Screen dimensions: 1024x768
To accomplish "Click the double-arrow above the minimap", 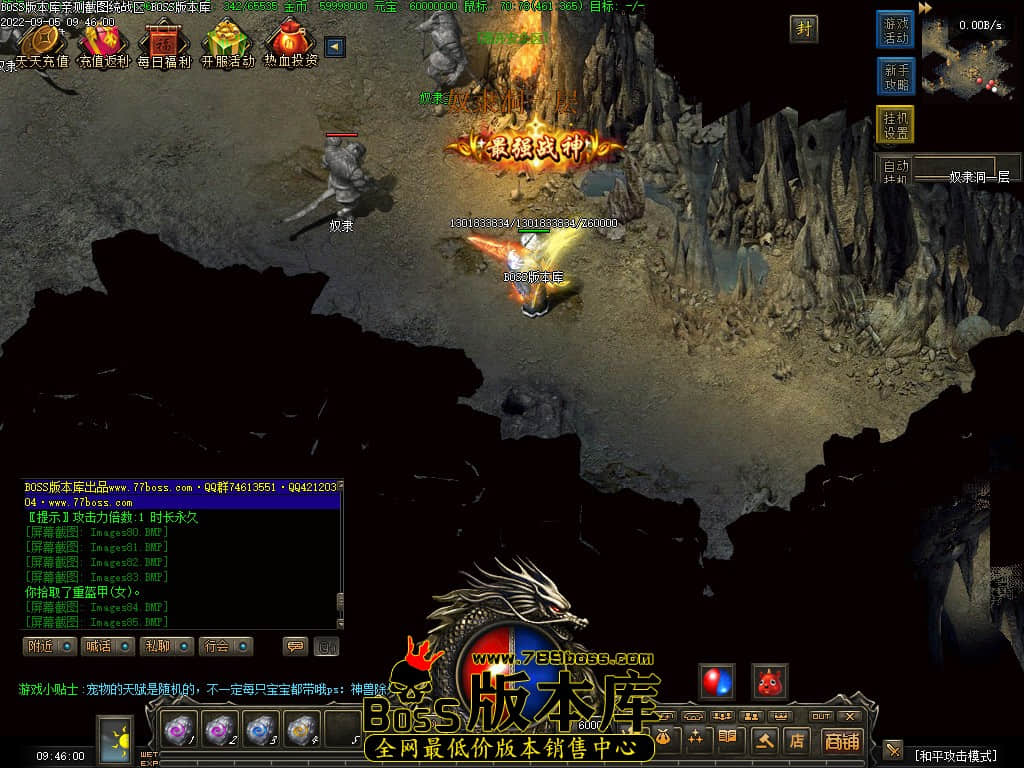I will [x=925, y=8].
